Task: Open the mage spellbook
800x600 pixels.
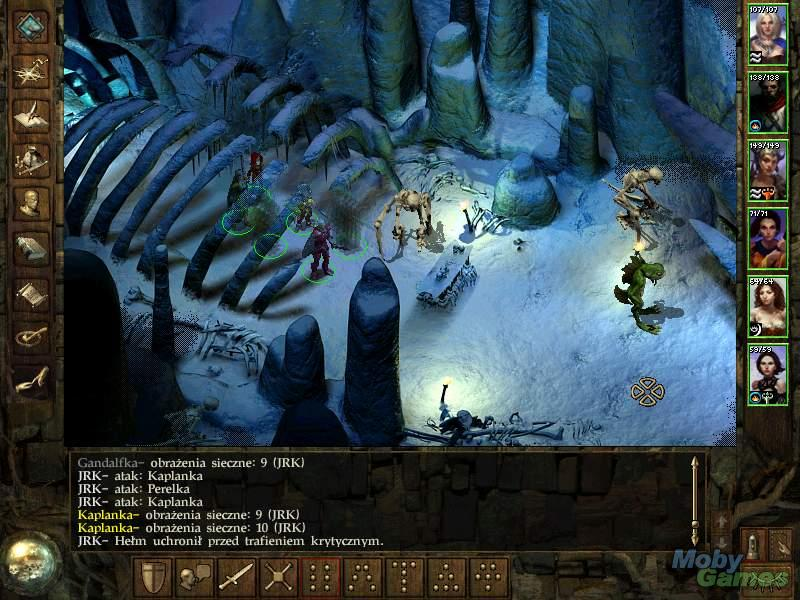Action: pyautogui.click(x=33, y=246)
